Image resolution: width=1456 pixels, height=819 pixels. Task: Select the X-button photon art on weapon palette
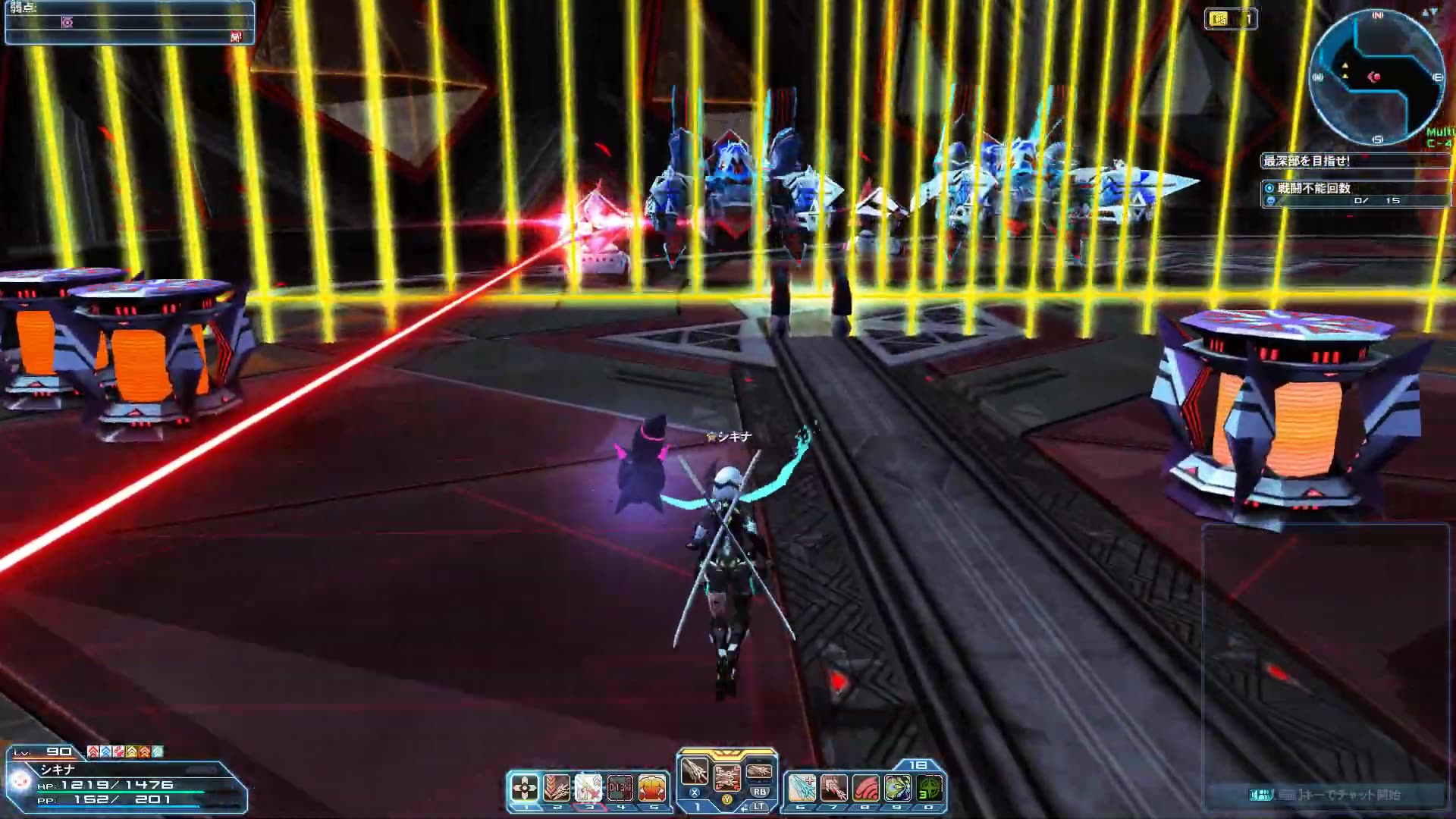[694, 773]
